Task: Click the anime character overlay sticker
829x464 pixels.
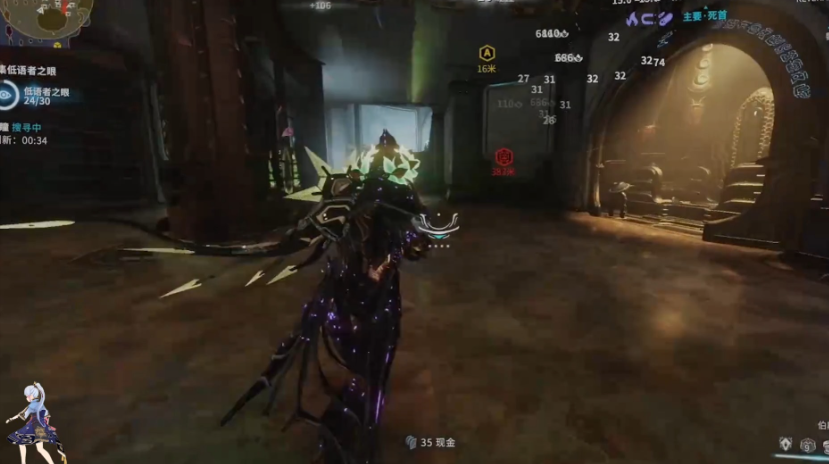Action: pyautogui.click(x=32, y=422)
